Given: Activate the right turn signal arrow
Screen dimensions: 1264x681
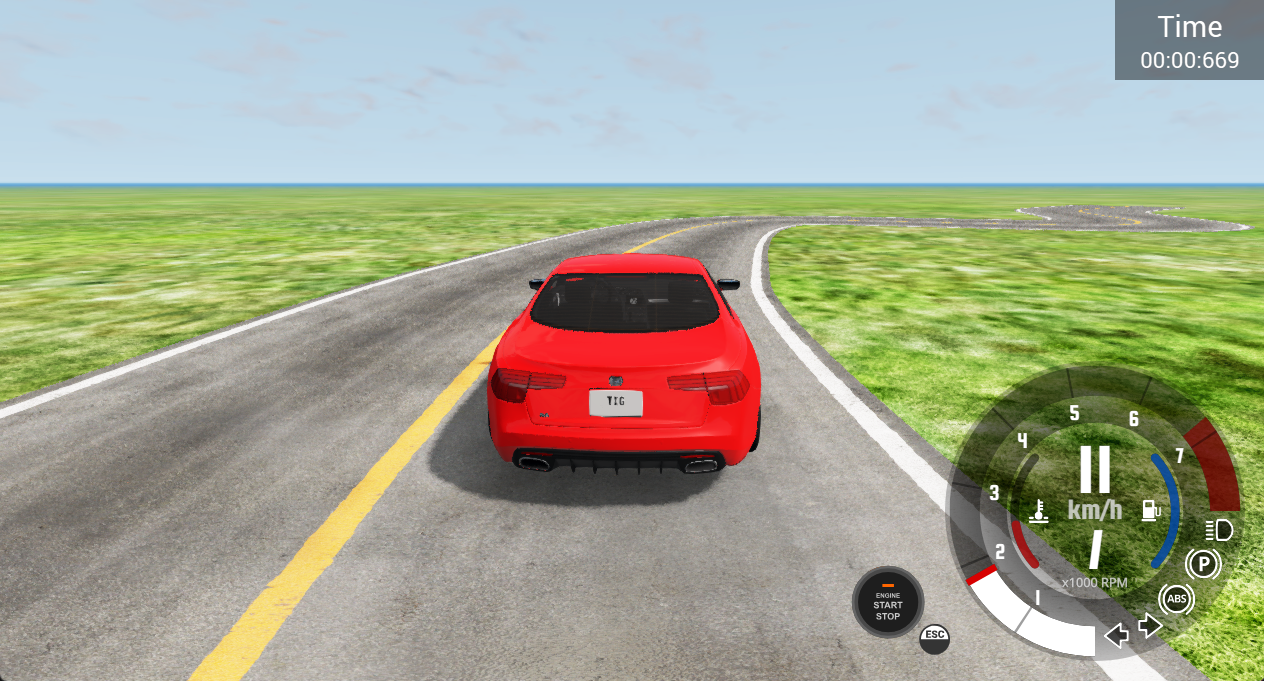Looking at the screenshot, I should (1150, 626).
